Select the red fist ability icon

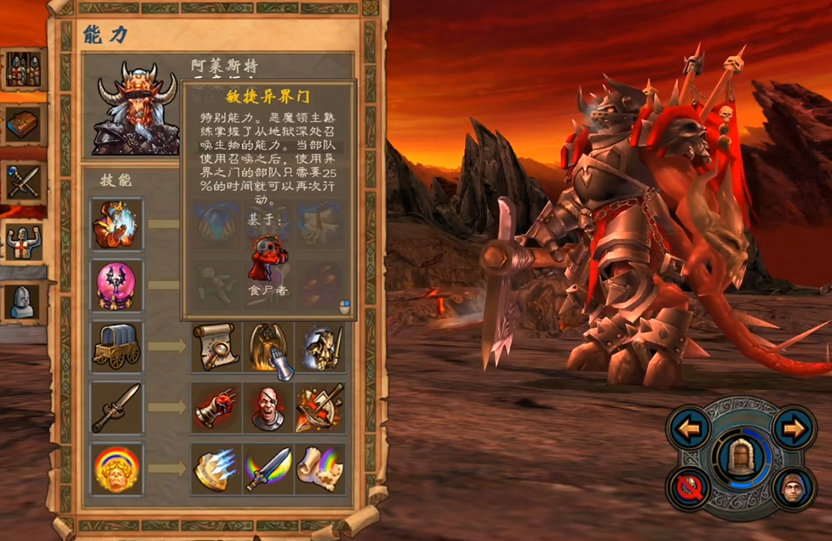[x=214, y=407]
